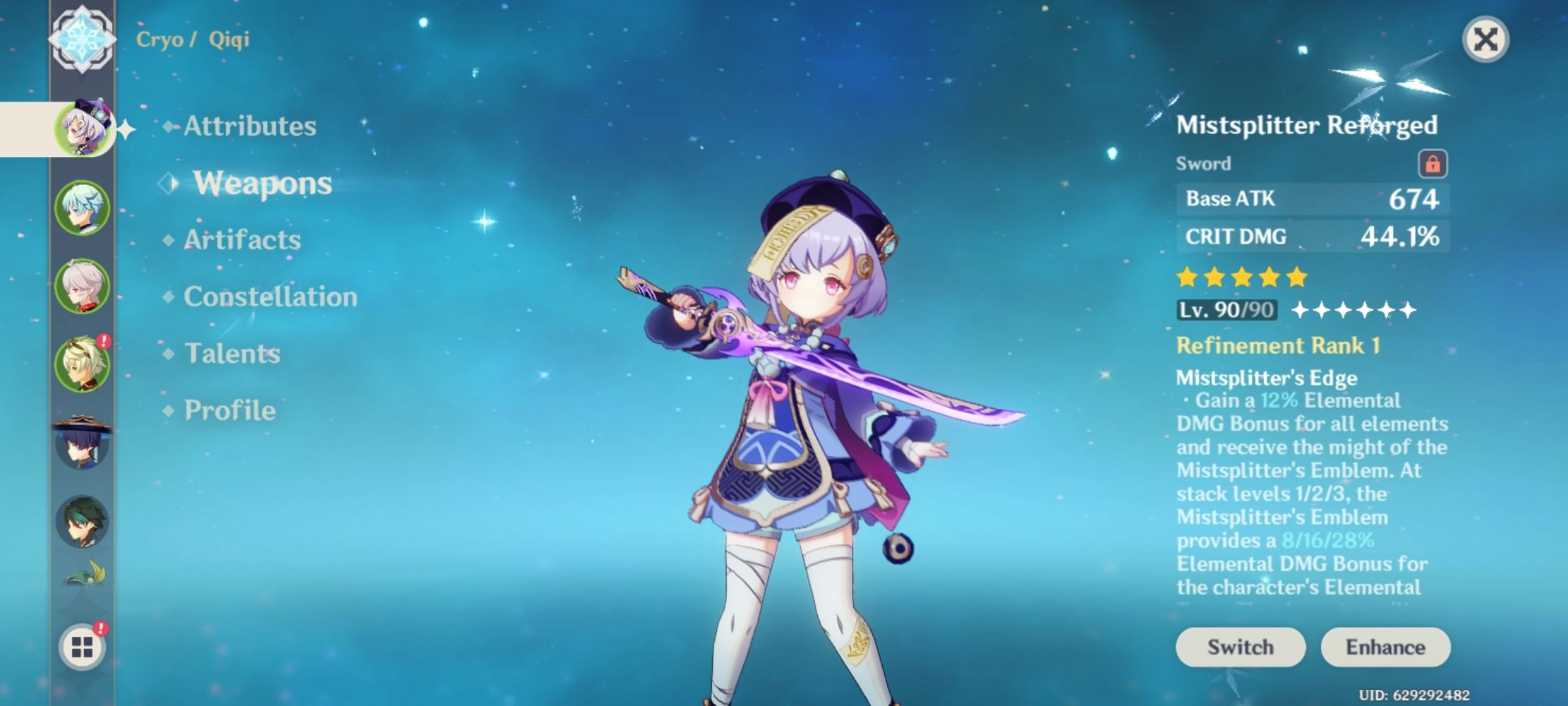Open the Artifacts section
The image size is (1568, 706).
[241, 240]
